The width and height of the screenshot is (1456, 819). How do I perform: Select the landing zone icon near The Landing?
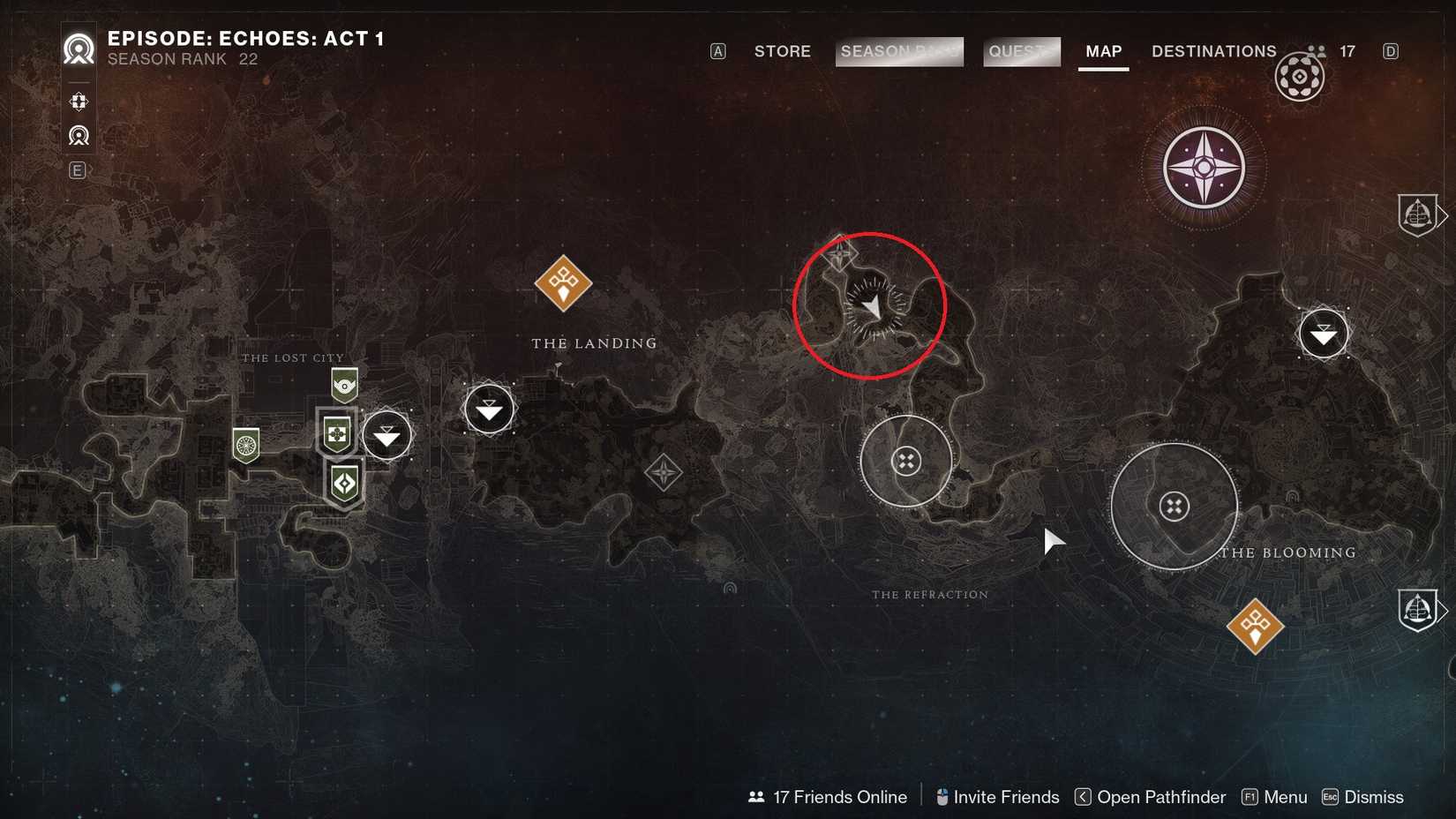488,409
